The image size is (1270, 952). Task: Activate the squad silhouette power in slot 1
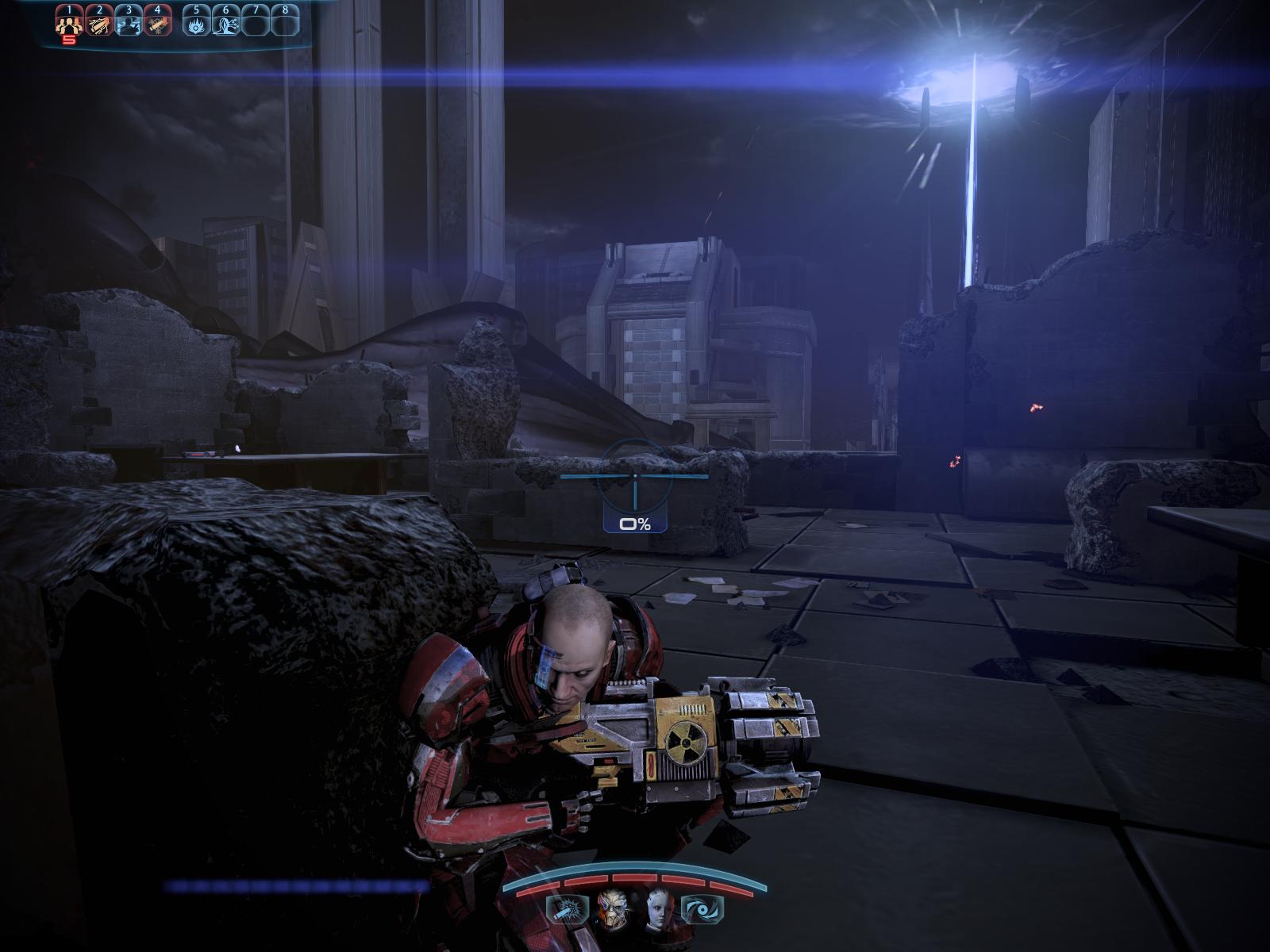[x=69, y=24]
